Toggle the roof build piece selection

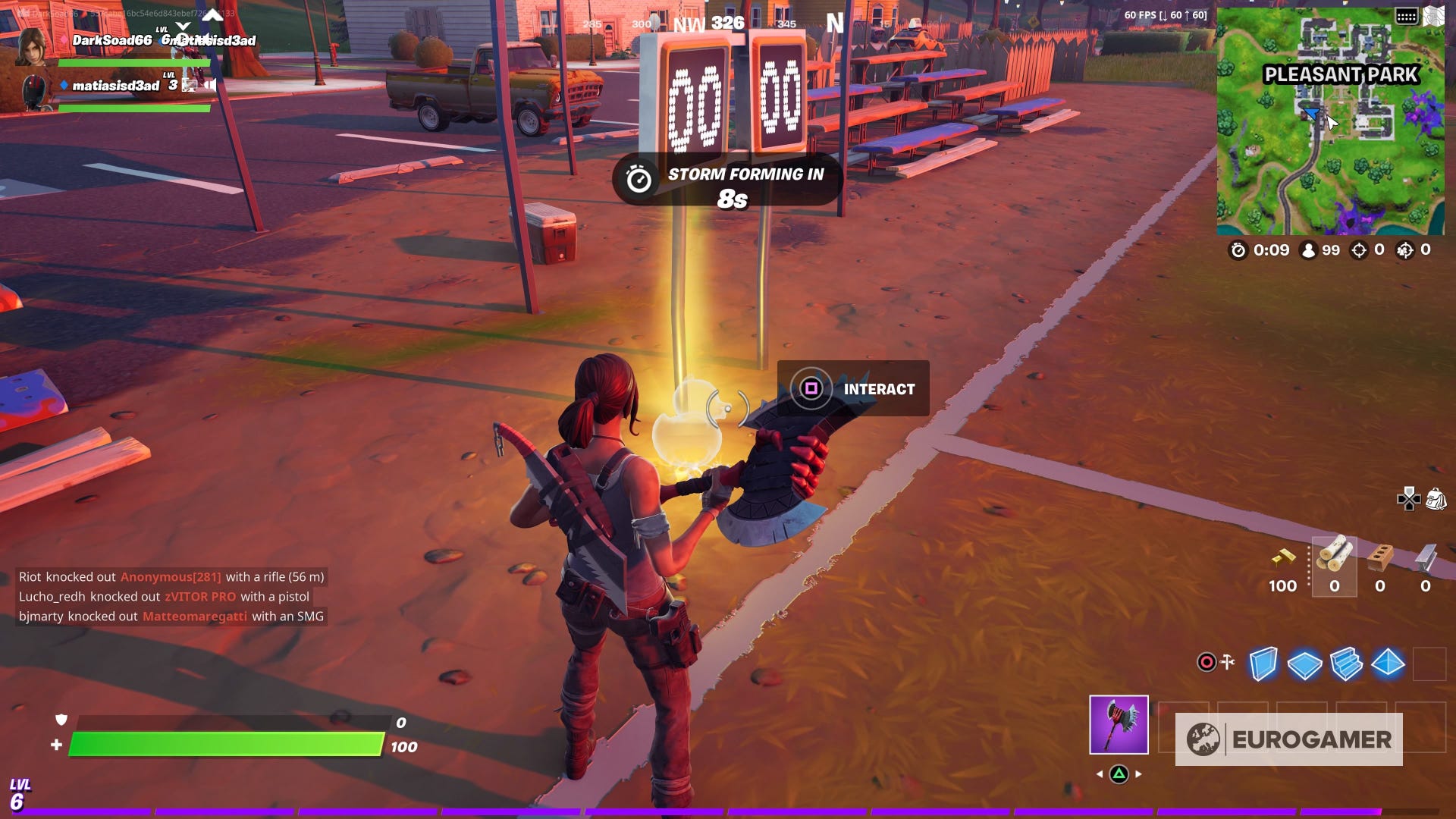(1388, 663)
